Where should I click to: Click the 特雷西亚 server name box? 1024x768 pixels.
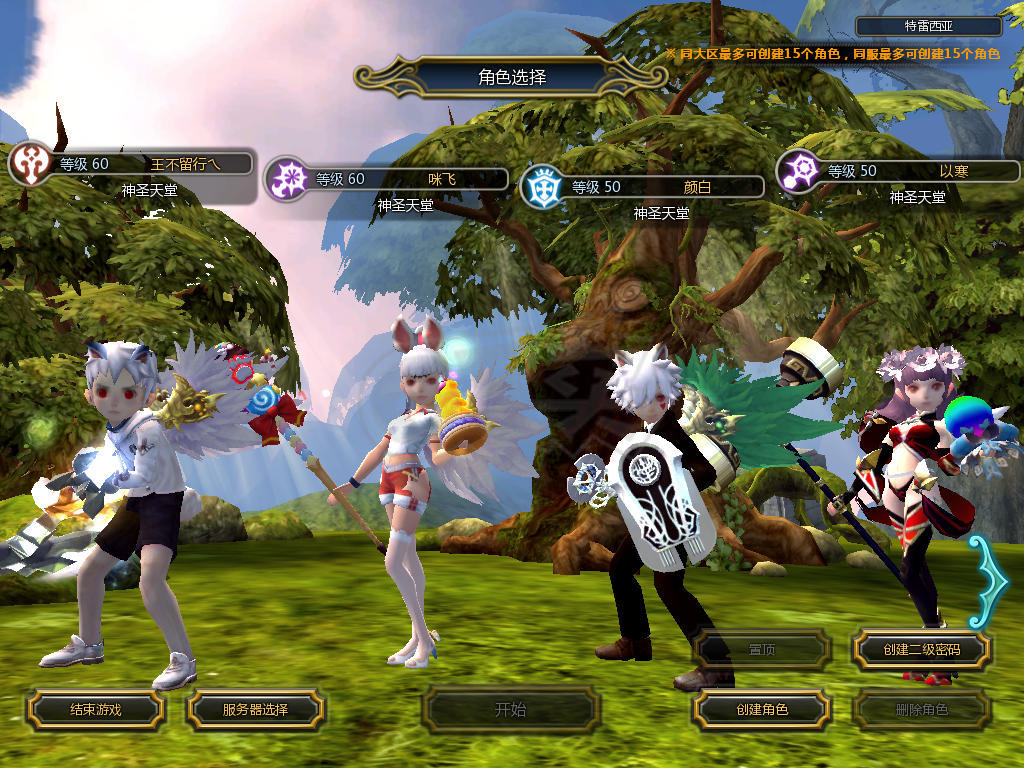pos(928,27)
